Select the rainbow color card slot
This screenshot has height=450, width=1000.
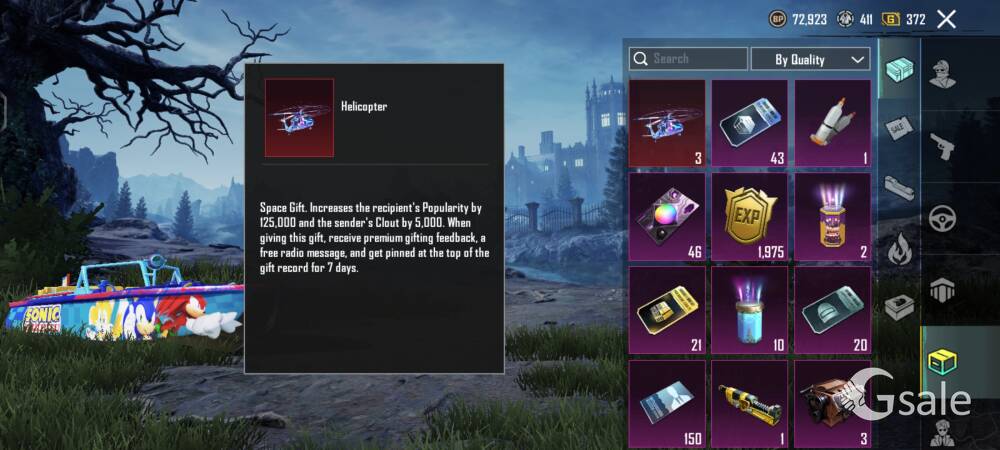(x=667, y=216)
